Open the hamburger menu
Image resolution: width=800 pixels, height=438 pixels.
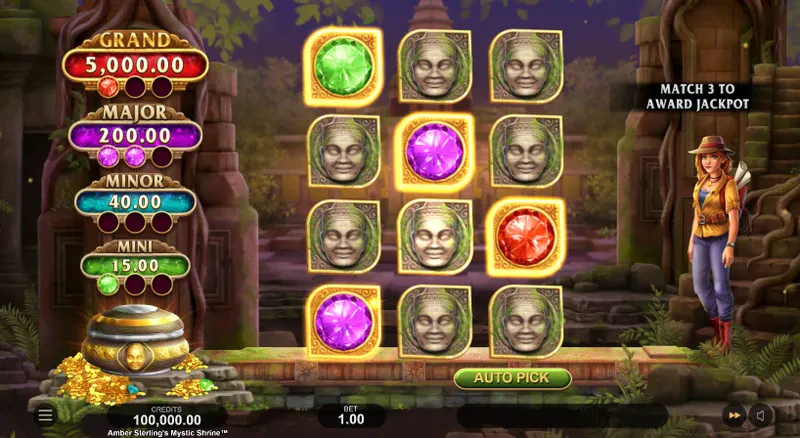coord(44,414)
